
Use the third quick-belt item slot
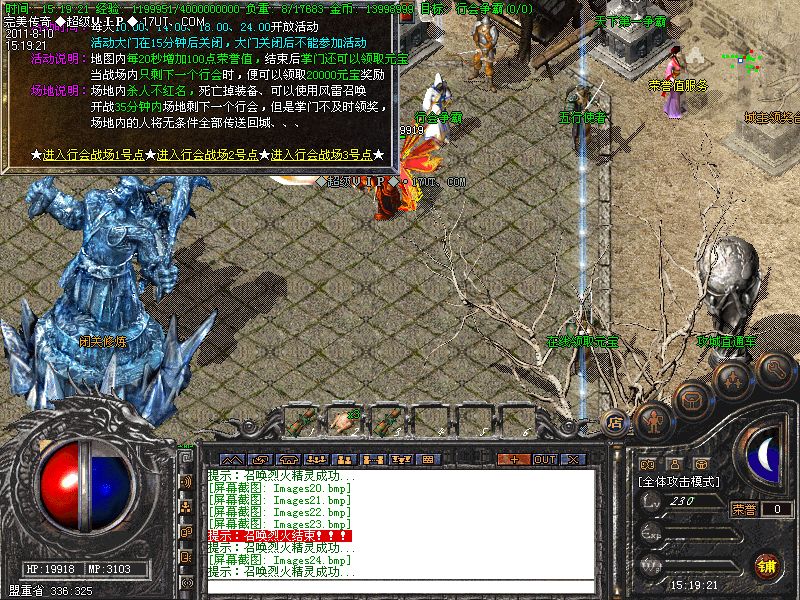pos(383,417)
